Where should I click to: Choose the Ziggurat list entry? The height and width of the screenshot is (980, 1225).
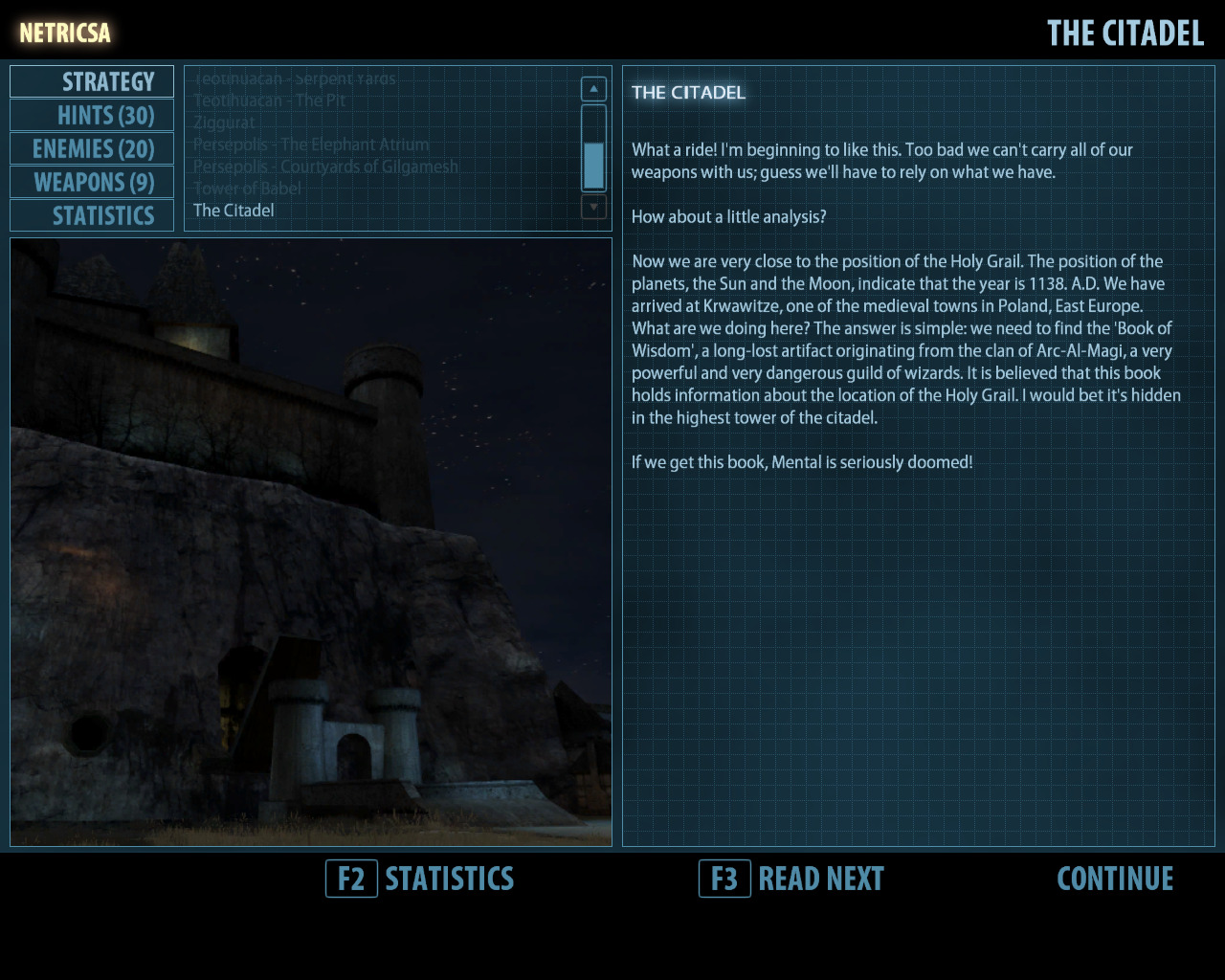[x=224, y=122]
